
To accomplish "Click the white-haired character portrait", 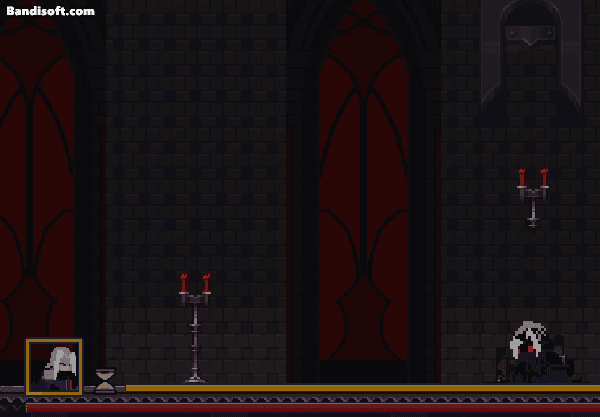I will [x=54, y=366].
